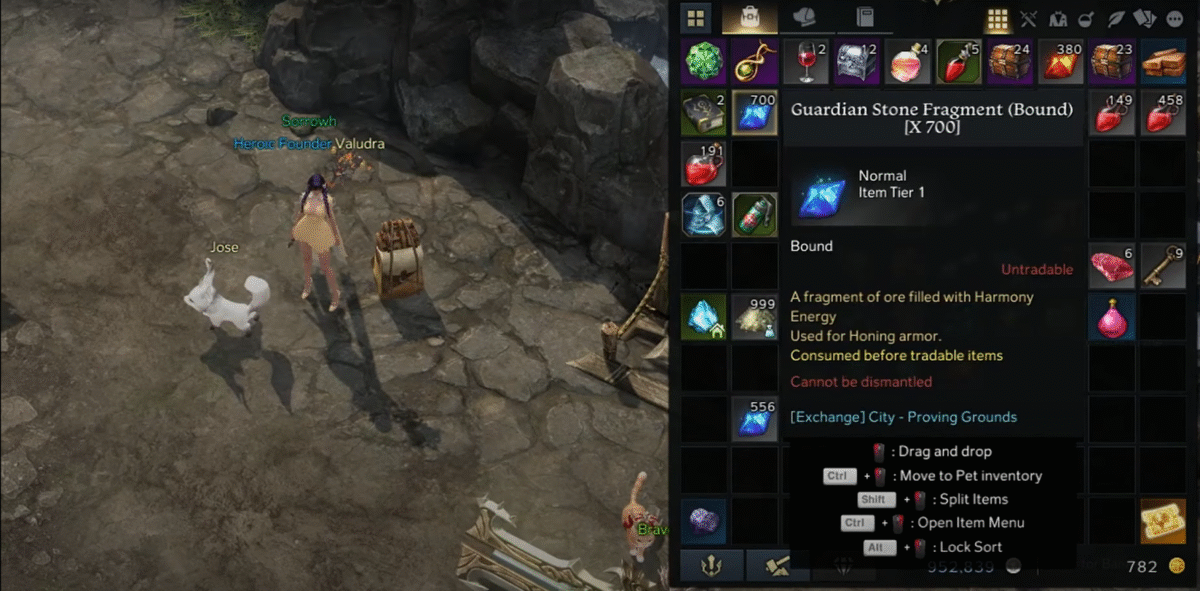Select the red wine glass item
The width and height of the screenshot is (1200, 591).
[x=806, y=61]
